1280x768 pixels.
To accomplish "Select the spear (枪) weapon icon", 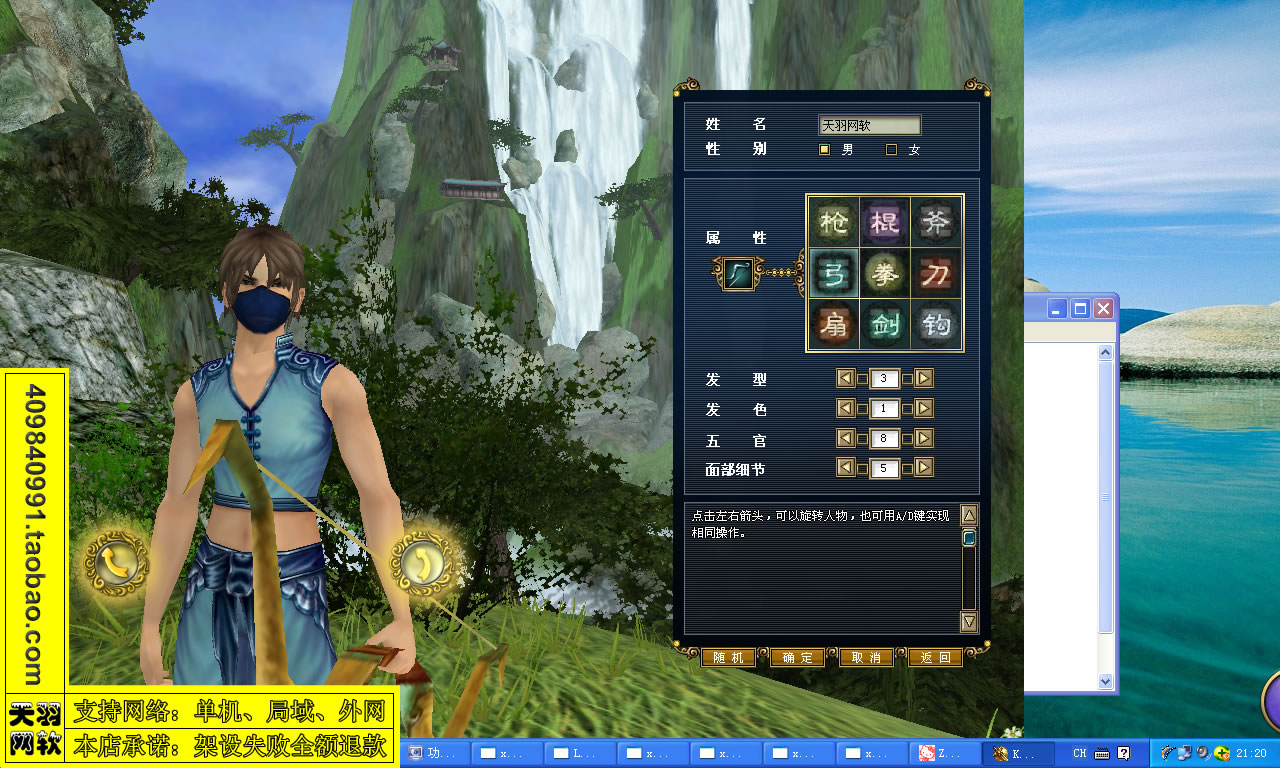I will 834,222.
